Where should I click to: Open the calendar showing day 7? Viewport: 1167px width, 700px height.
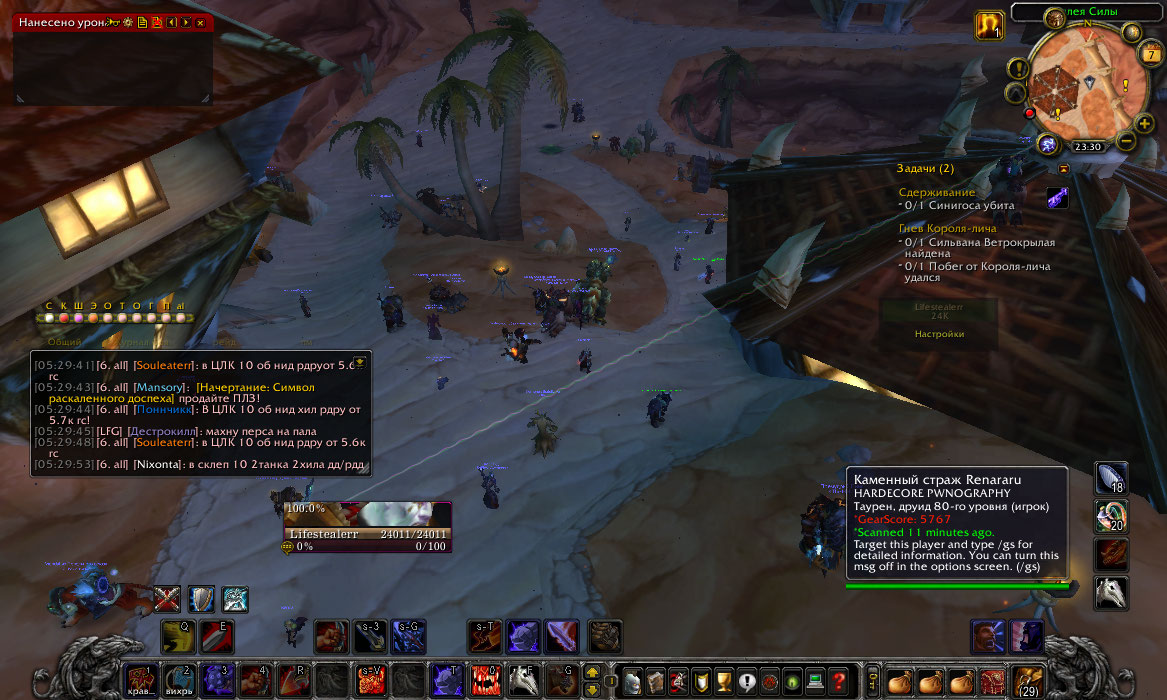(x=1151, y=55)
